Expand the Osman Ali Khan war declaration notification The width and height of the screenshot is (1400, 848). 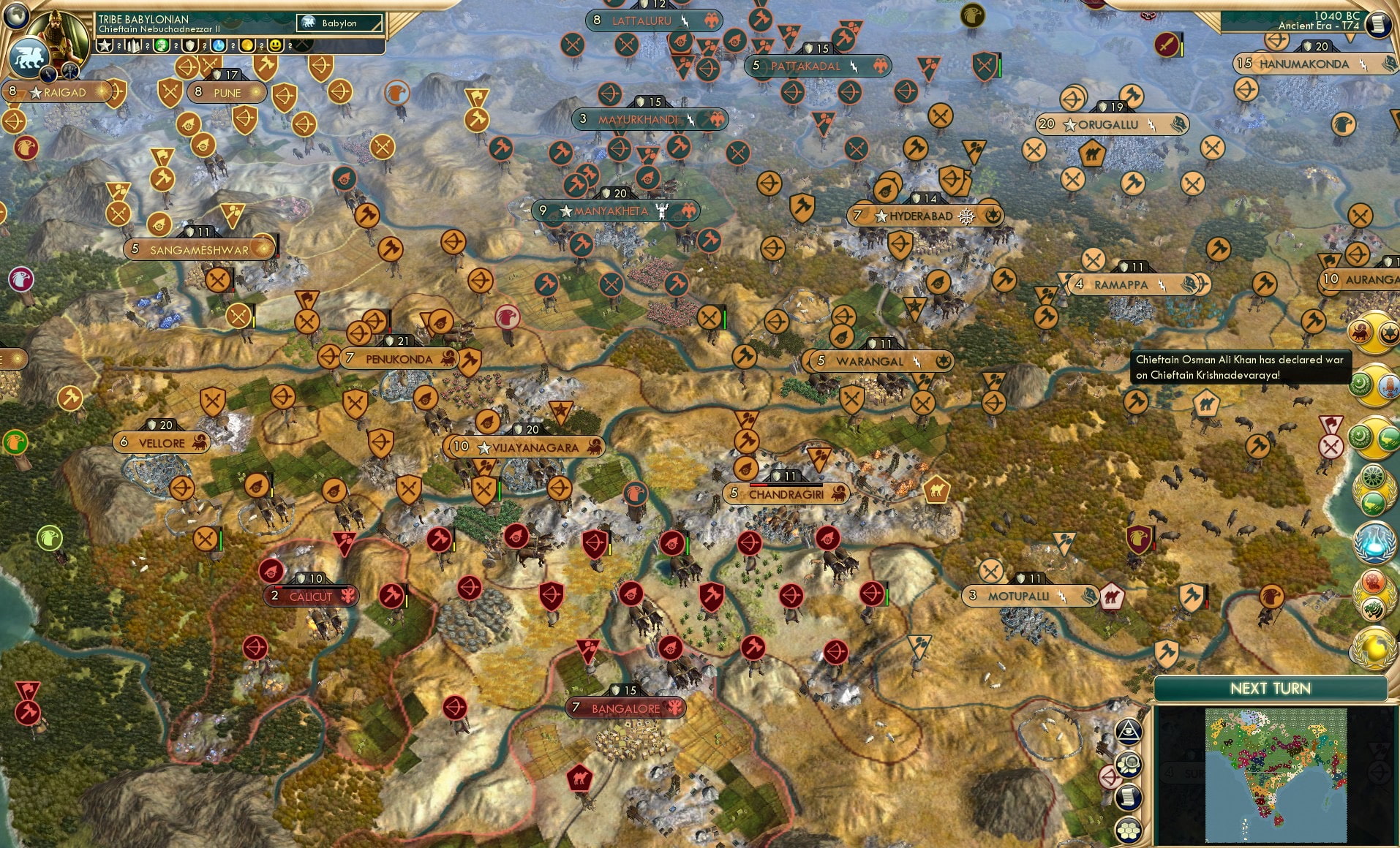click(1241, 368)
